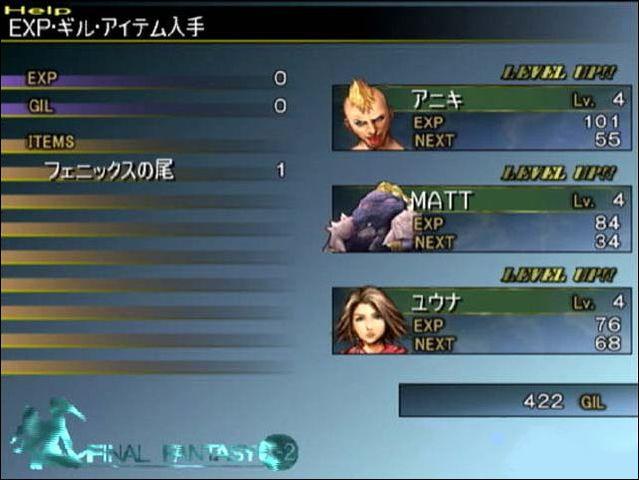
Task: Select アニキ's character panel
Action: click(x=482, y=118)
